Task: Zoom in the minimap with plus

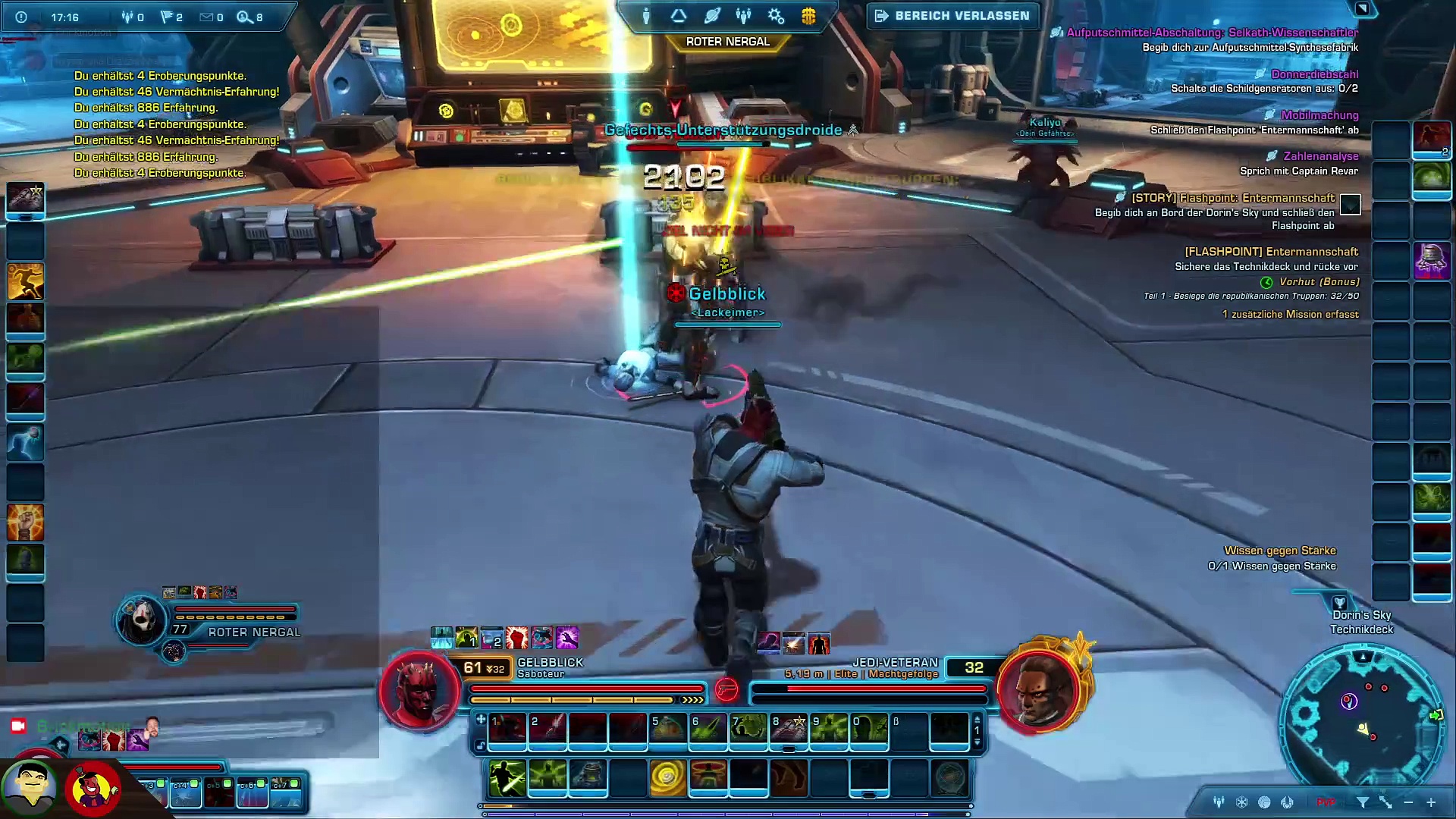Action: 1431,802
